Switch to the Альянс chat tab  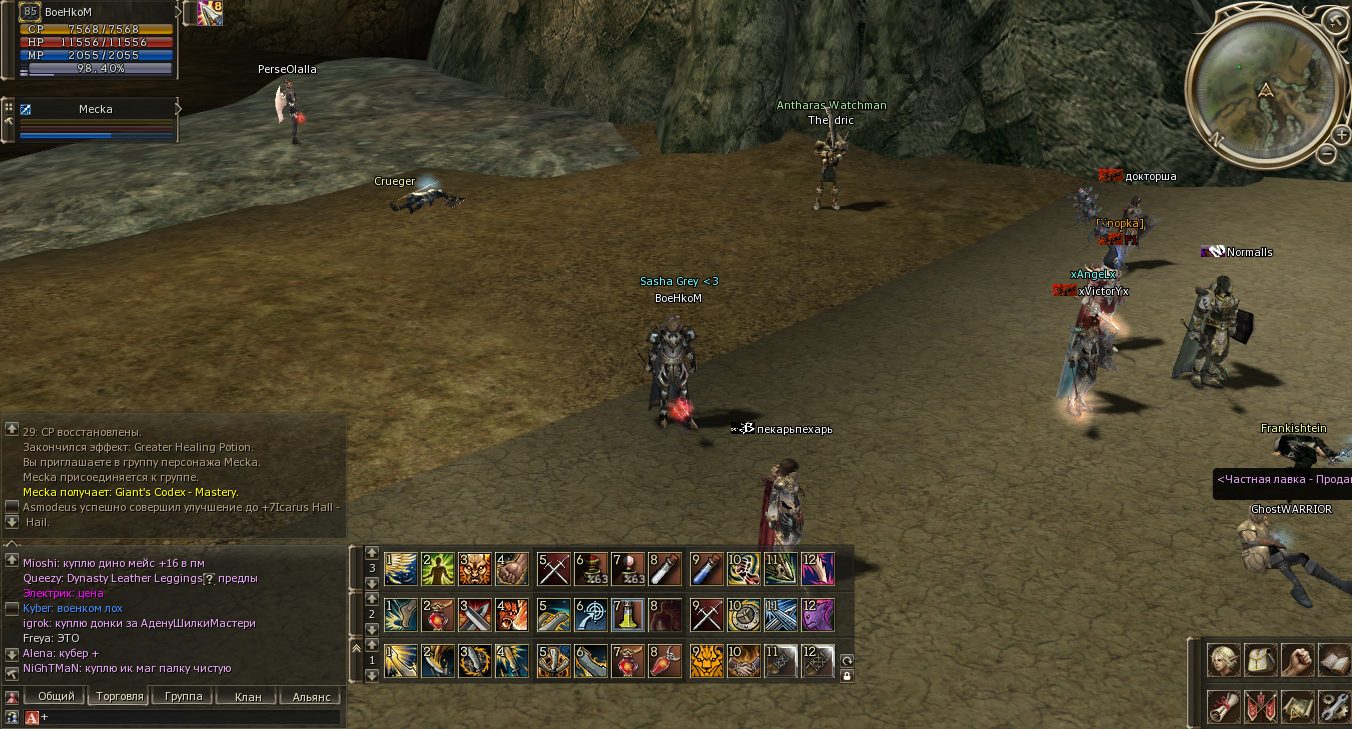click(x=311, y=696)
